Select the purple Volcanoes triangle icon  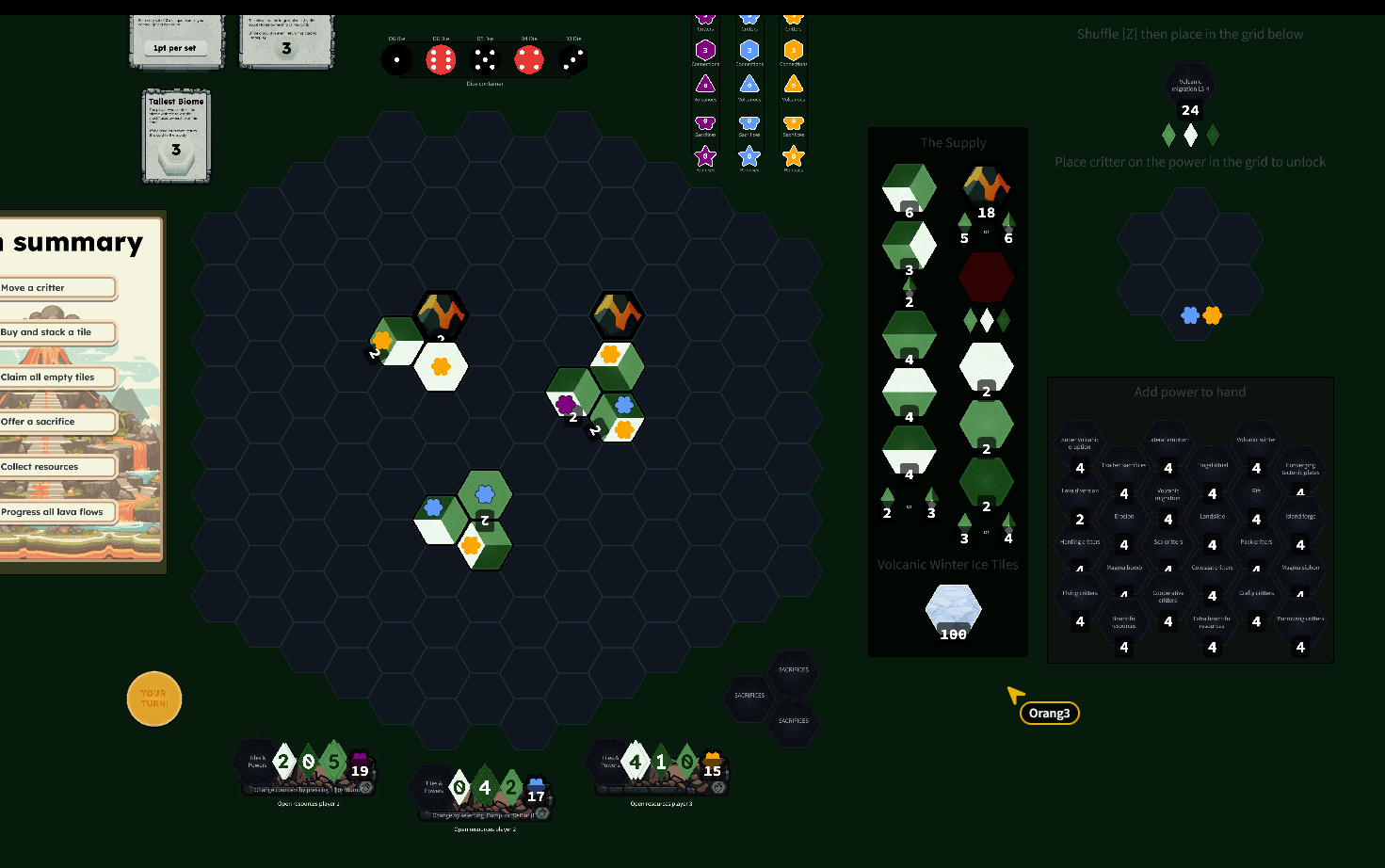pyautogui.click(x=706, y=85)
